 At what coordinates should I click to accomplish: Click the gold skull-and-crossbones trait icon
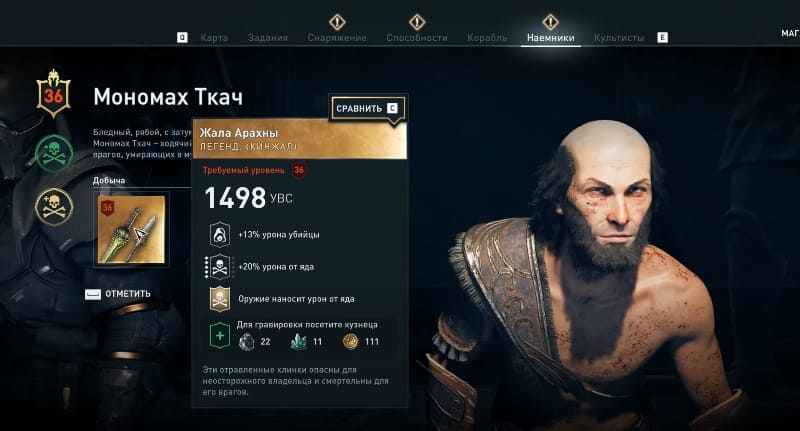[54, 206]
